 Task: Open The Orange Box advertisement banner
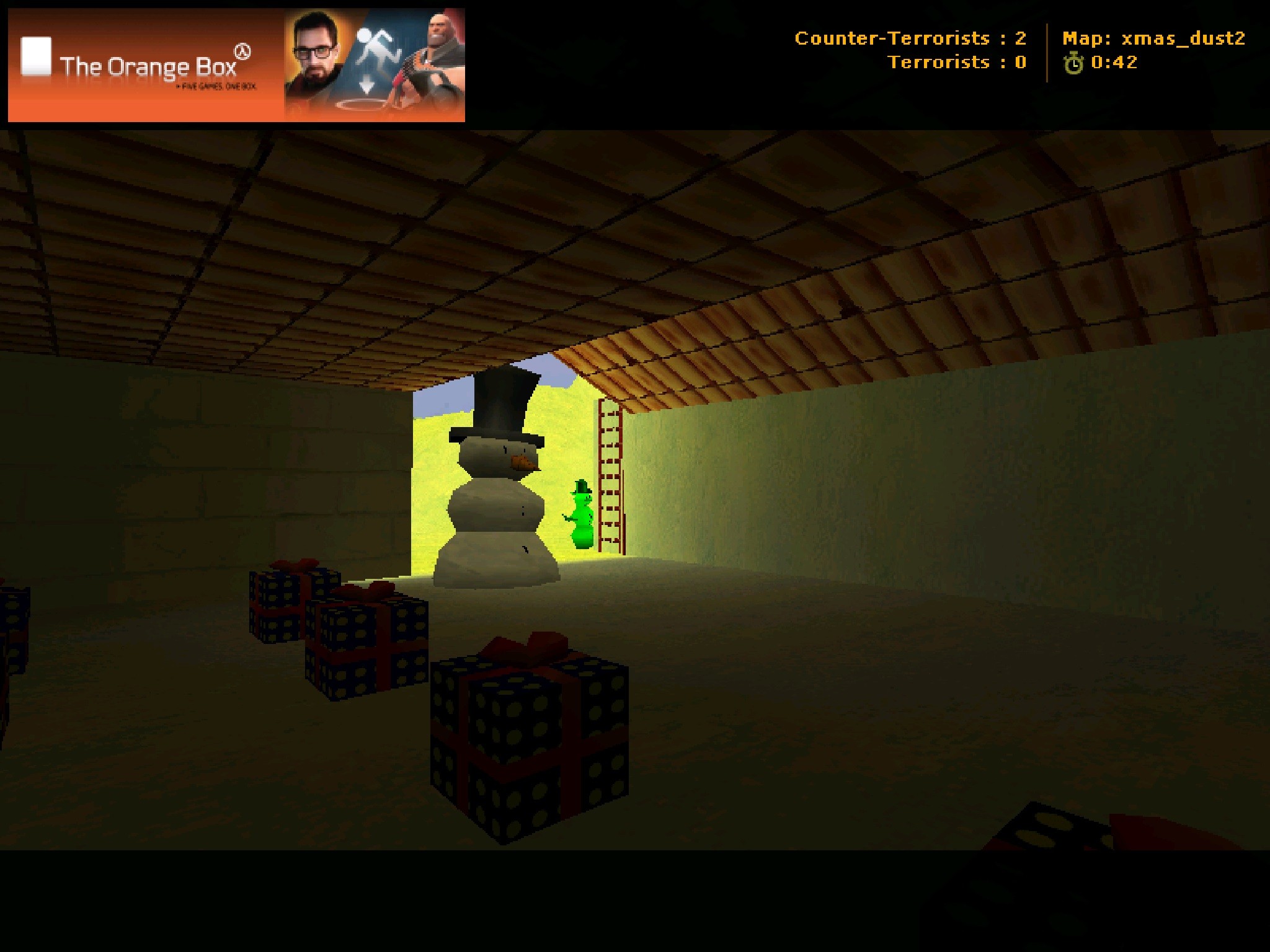[x=236, y=65]
